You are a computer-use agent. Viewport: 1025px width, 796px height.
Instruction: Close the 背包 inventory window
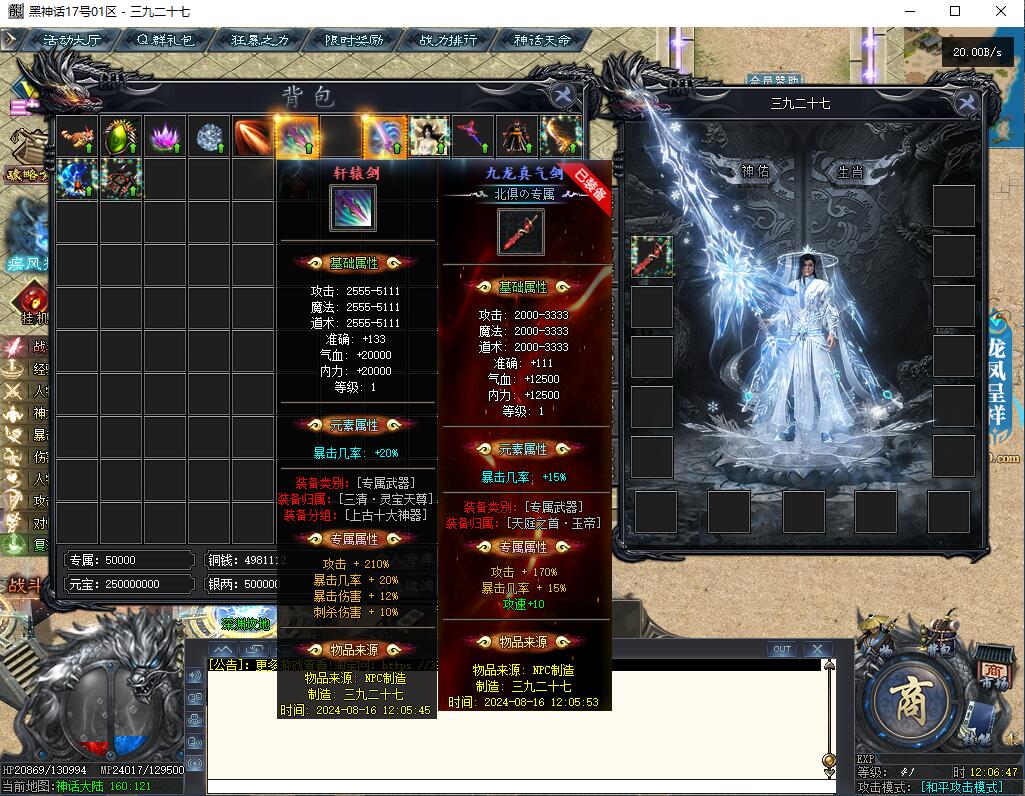[x=563, y=95]
